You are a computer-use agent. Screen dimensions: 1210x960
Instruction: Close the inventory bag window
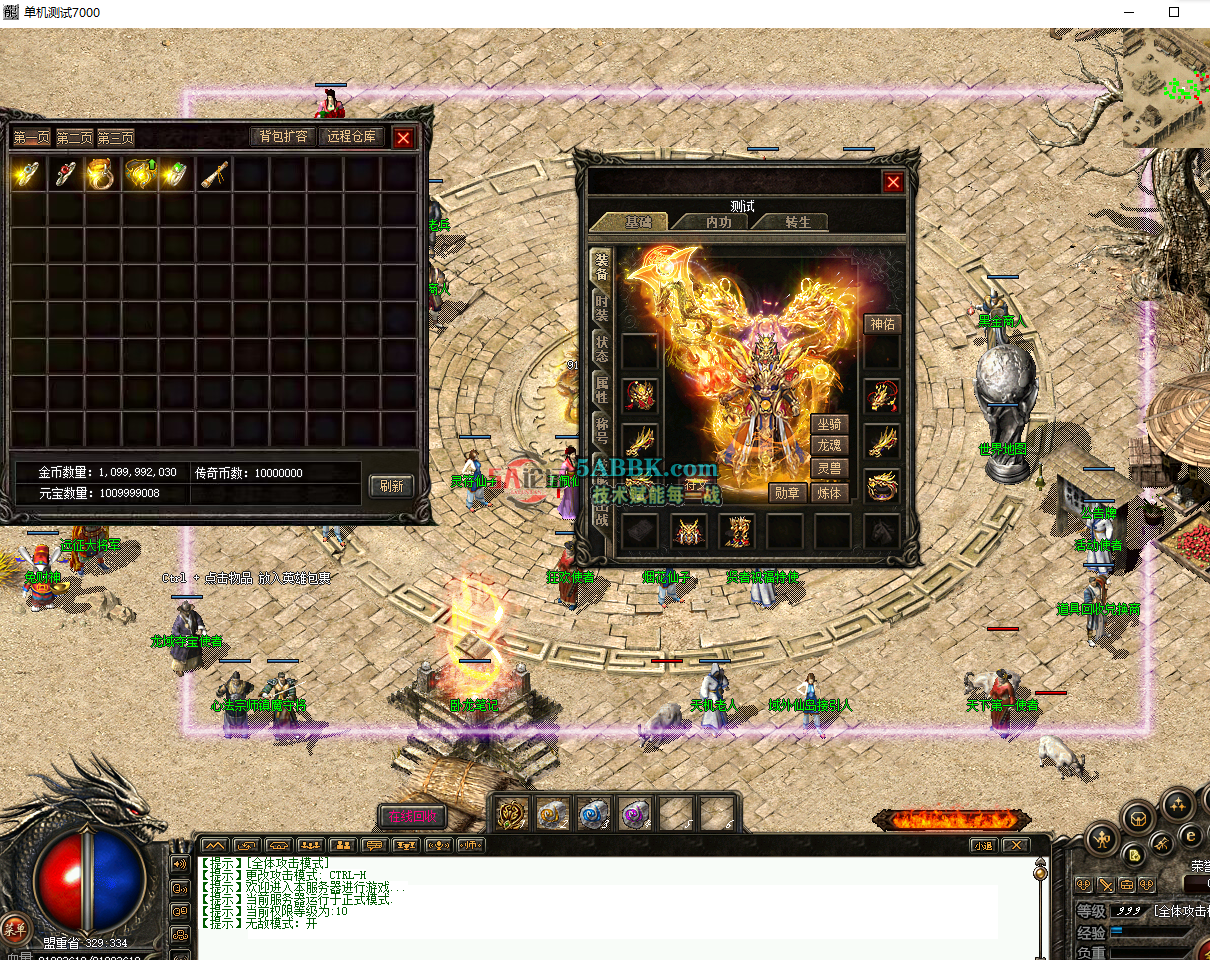coord(403,138)
